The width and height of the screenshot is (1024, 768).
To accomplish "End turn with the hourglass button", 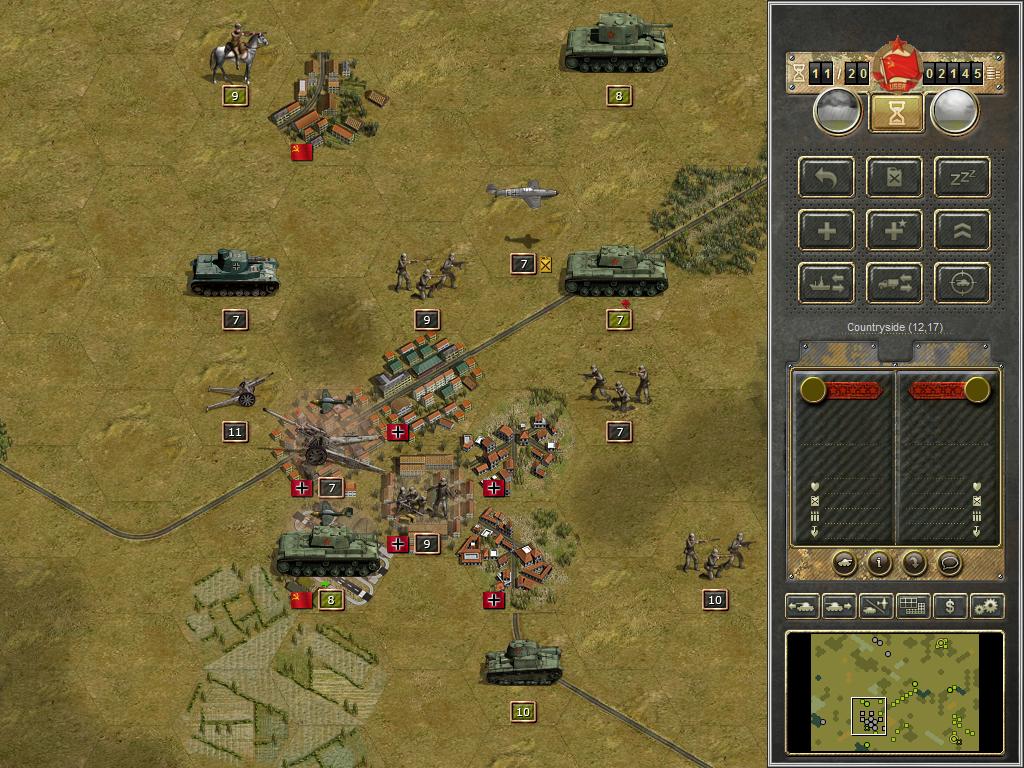I will (896, 113).
